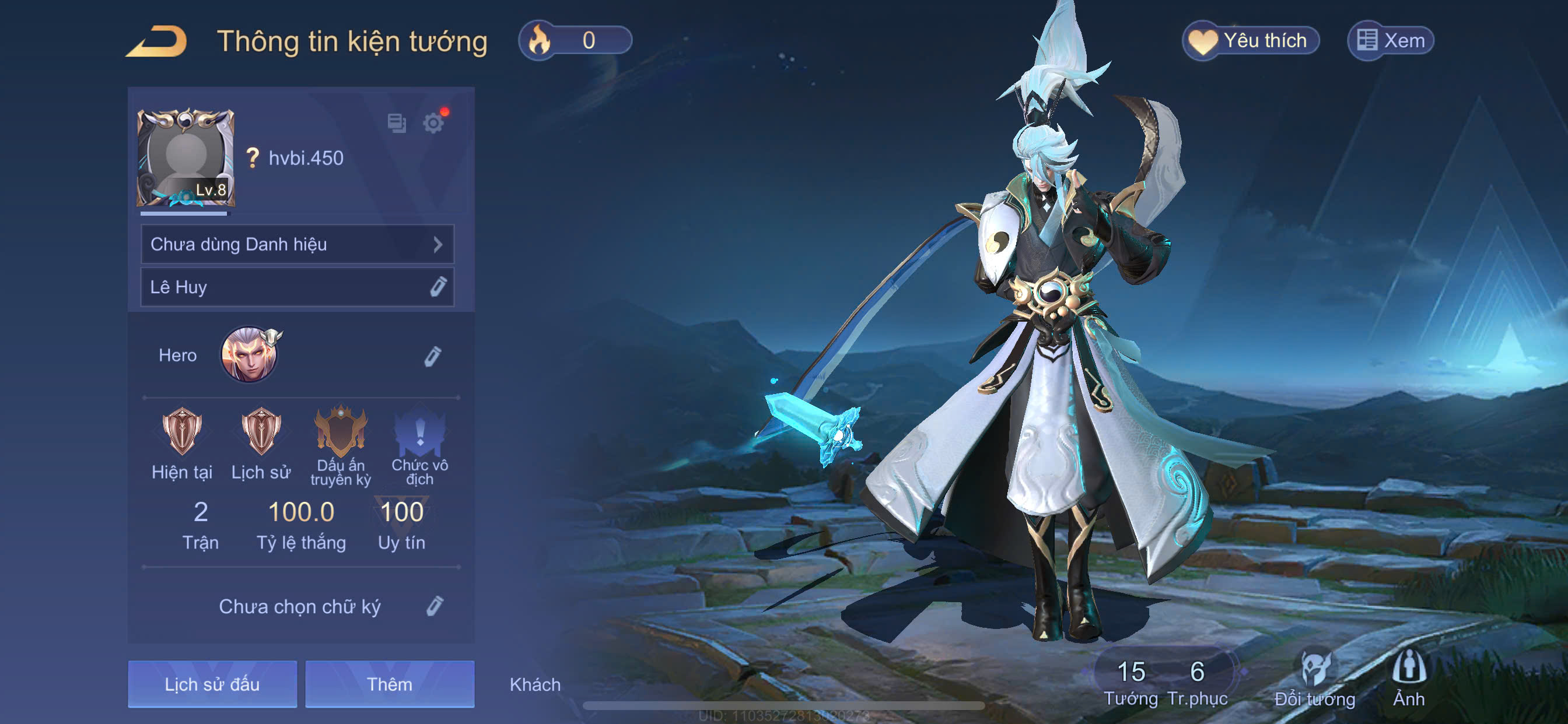Edit the favorite Hero selection
This screenshot has height=724, width=1568.
[432, 356]
